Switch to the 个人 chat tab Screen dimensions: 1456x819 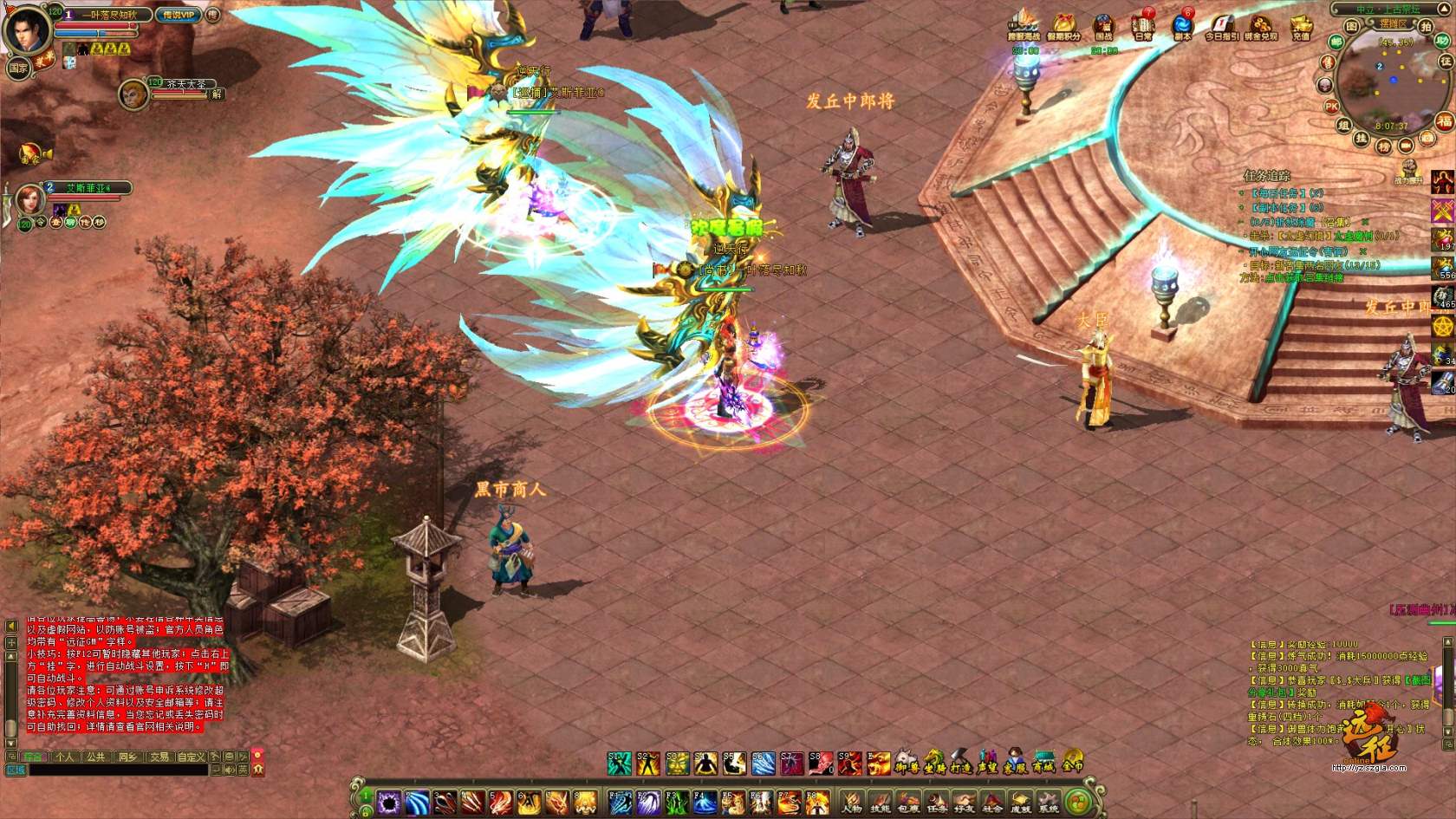64,757
